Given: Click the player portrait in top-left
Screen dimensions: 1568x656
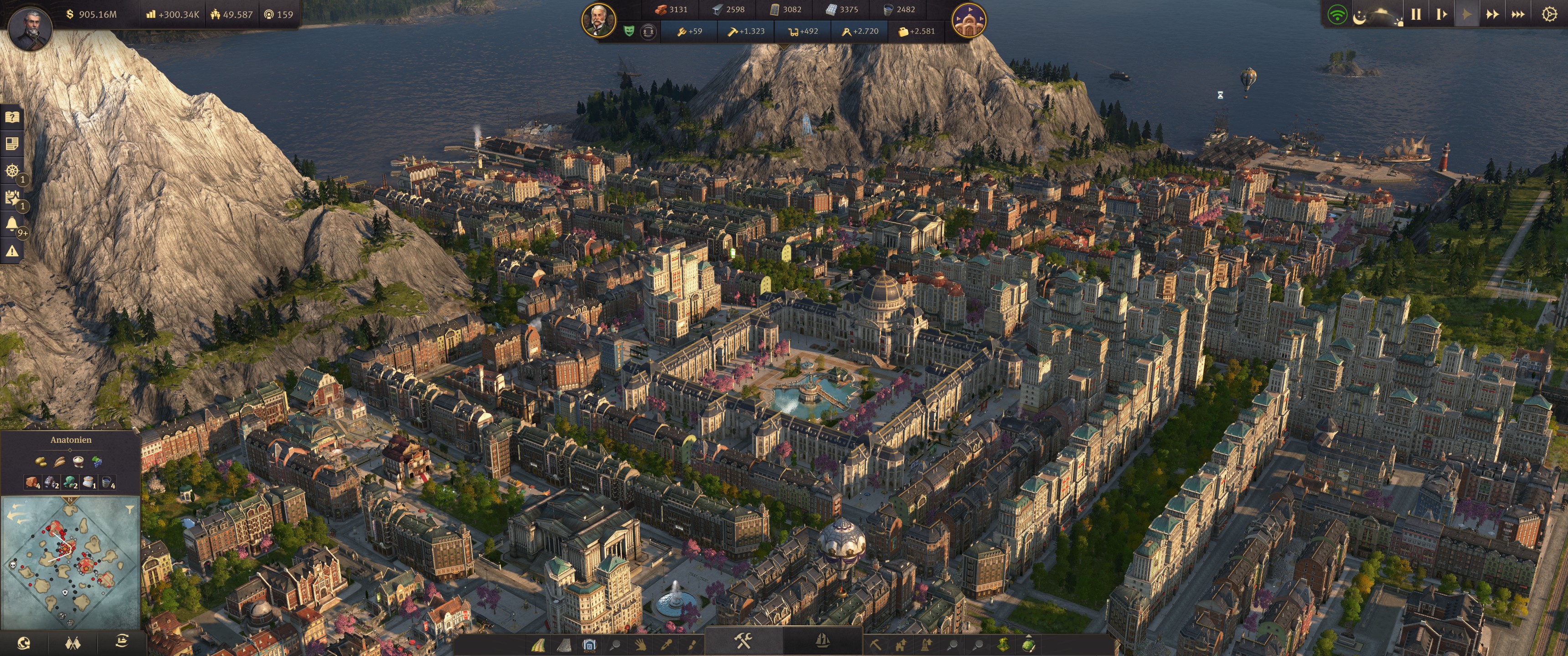Looking at the screenshot, I should coord(30,28).
